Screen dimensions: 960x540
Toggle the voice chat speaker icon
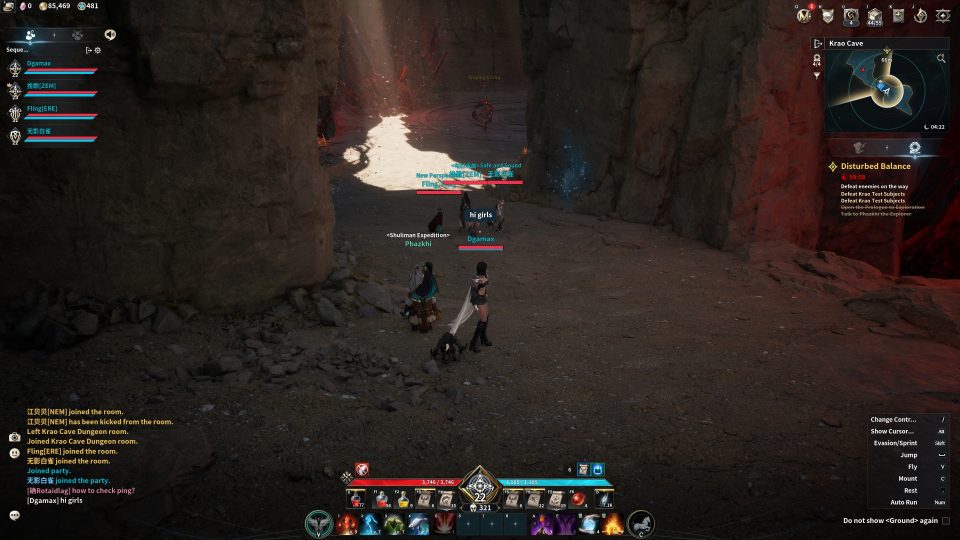point(109,34)
